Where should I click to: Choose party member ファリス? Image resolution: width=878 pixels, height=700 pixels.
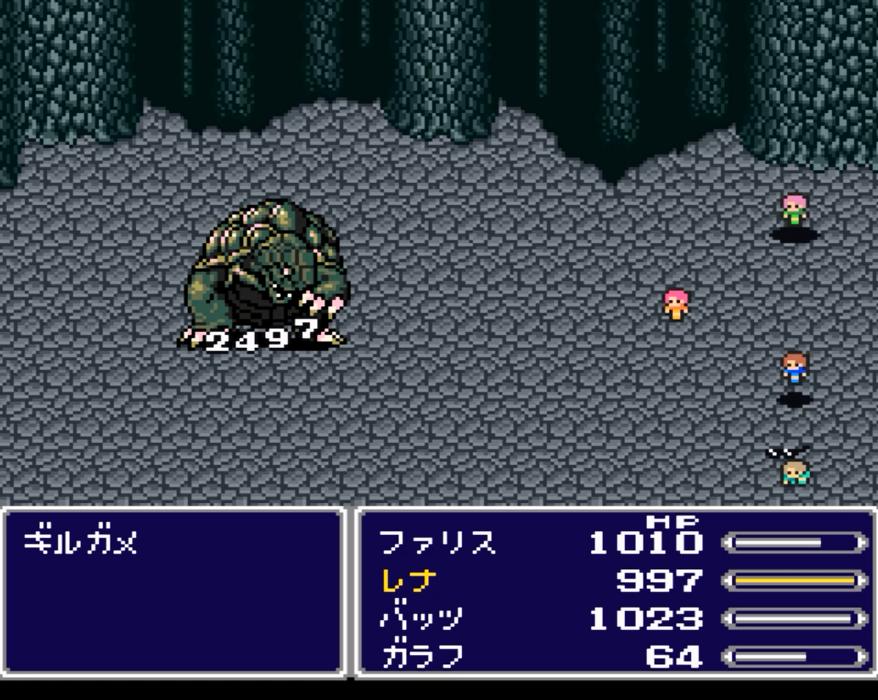(x=437, y=543)
